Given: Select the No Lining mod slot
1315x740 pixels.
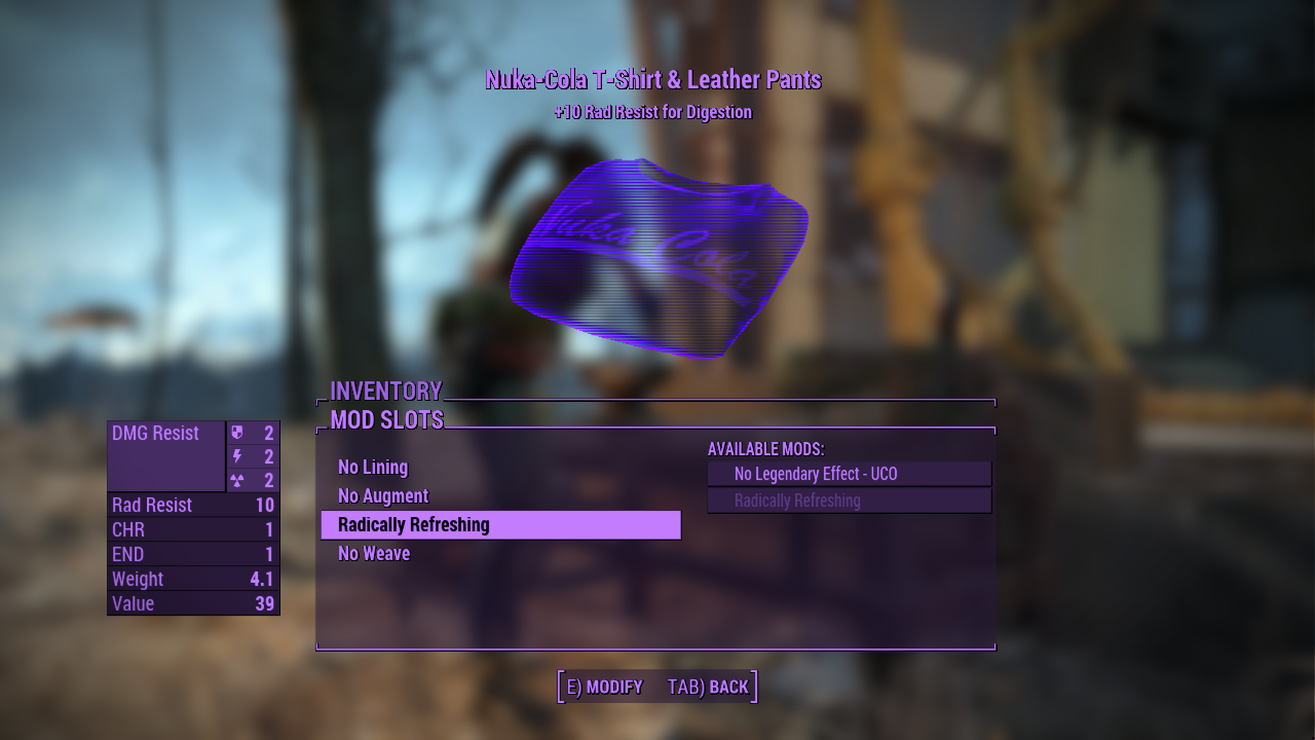Looking at the screenshot, I should (373, 467).
